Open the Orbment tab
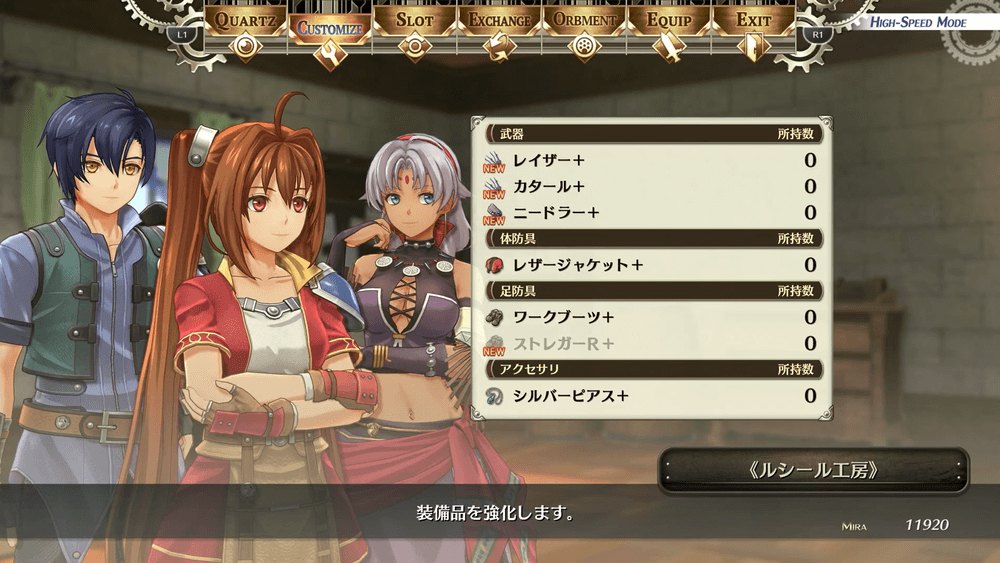 pos(584,22)
